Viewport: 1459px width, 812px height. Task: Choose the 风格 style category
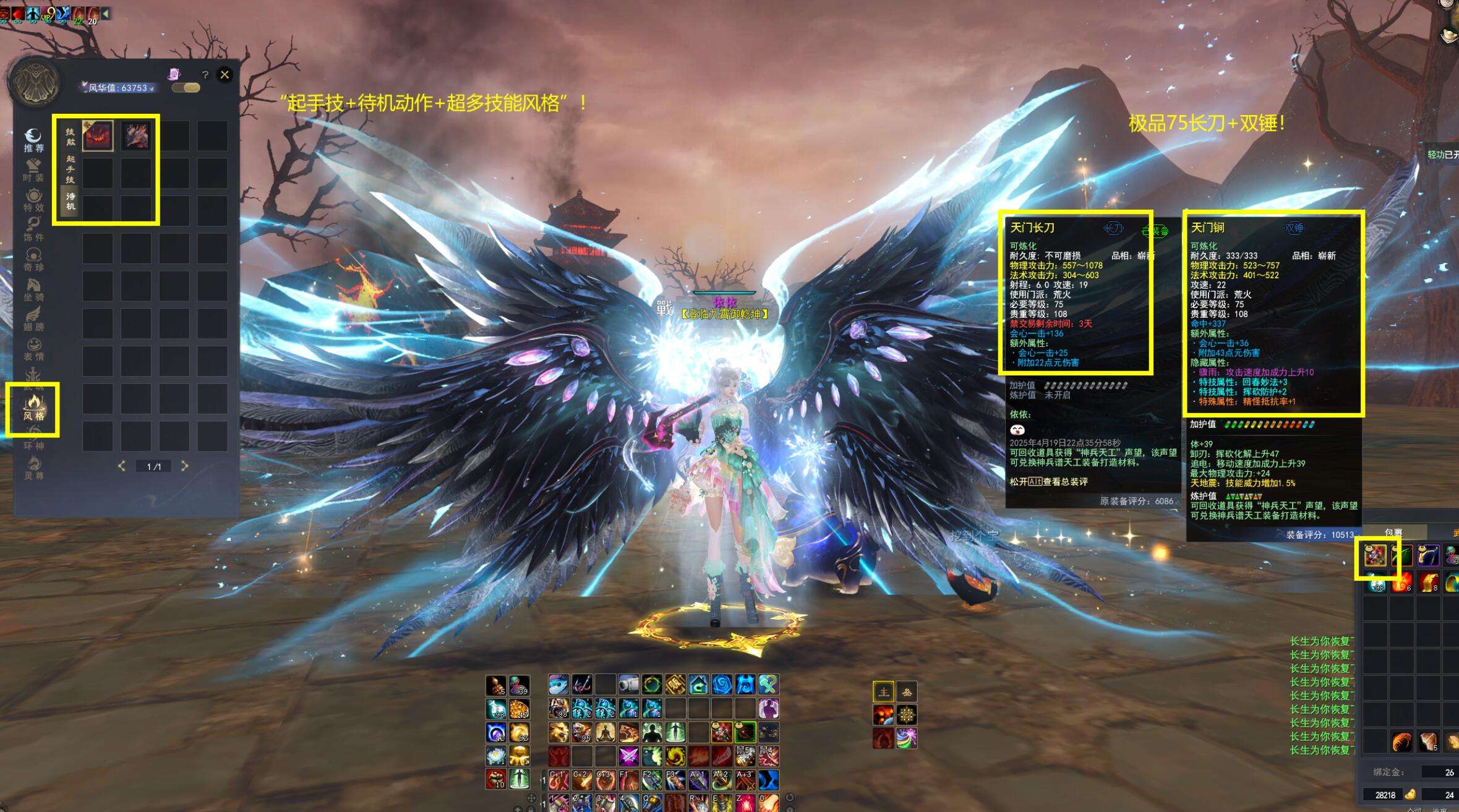[33, 408]
